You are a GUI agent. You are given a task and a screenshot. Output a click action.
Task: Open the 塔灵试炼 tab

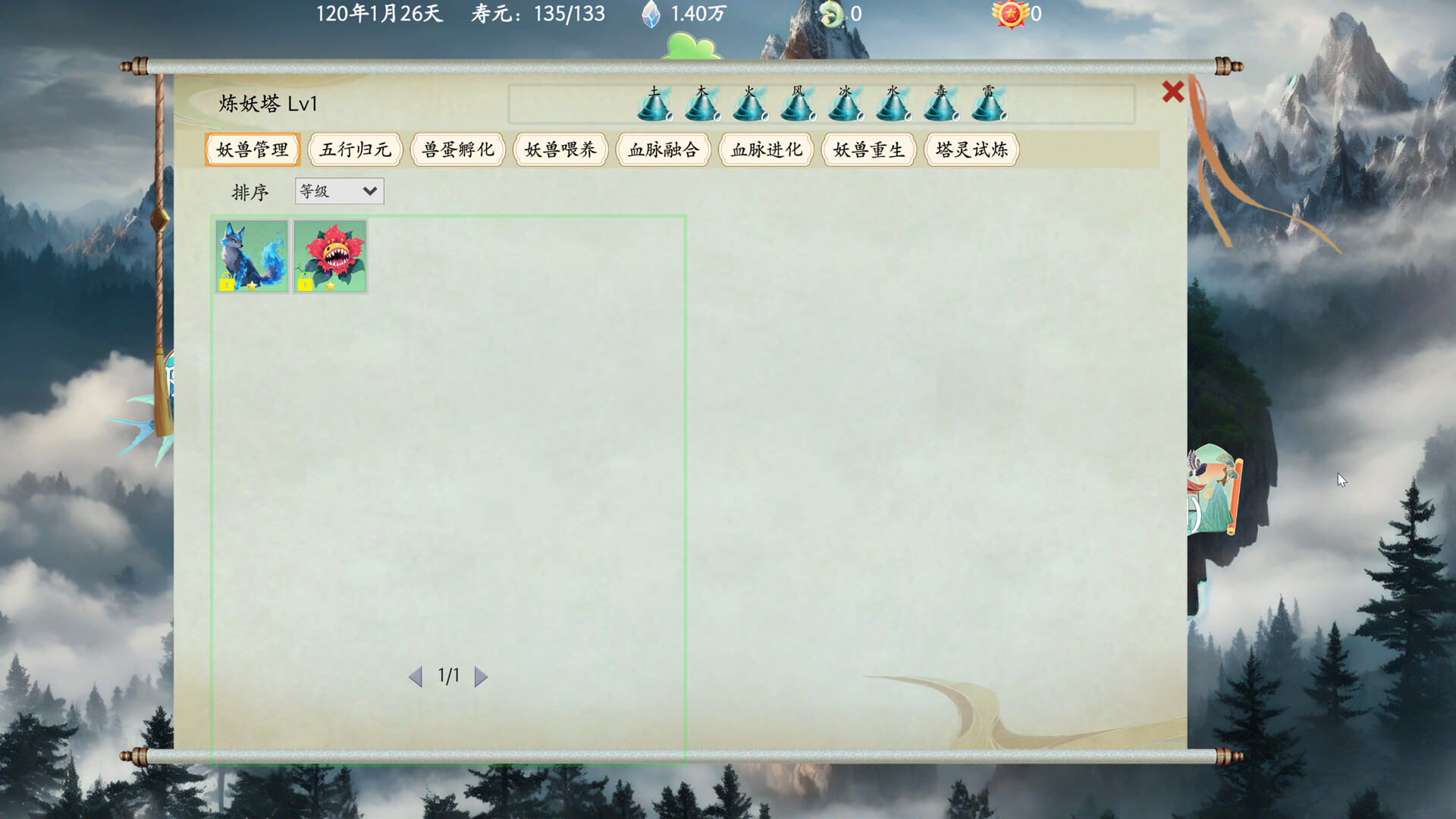971,149
